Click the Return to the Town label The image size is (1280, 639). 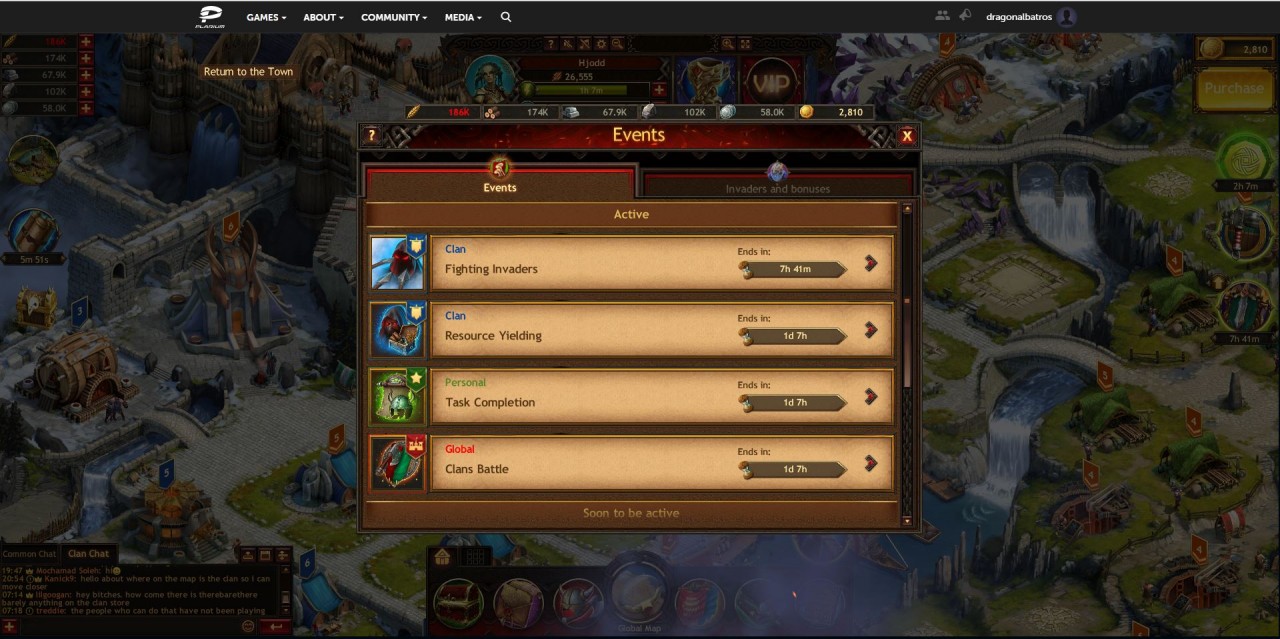[x=248, y=72]
